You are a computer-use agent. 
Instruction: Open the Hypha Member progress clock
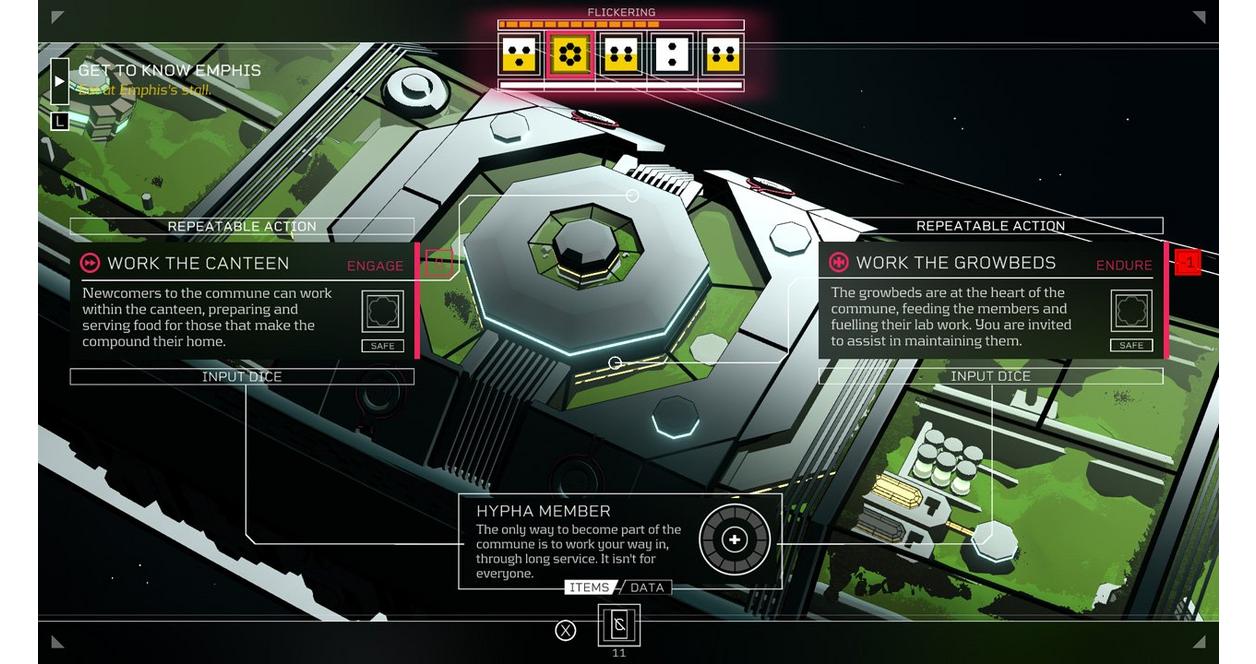(734, 540)
